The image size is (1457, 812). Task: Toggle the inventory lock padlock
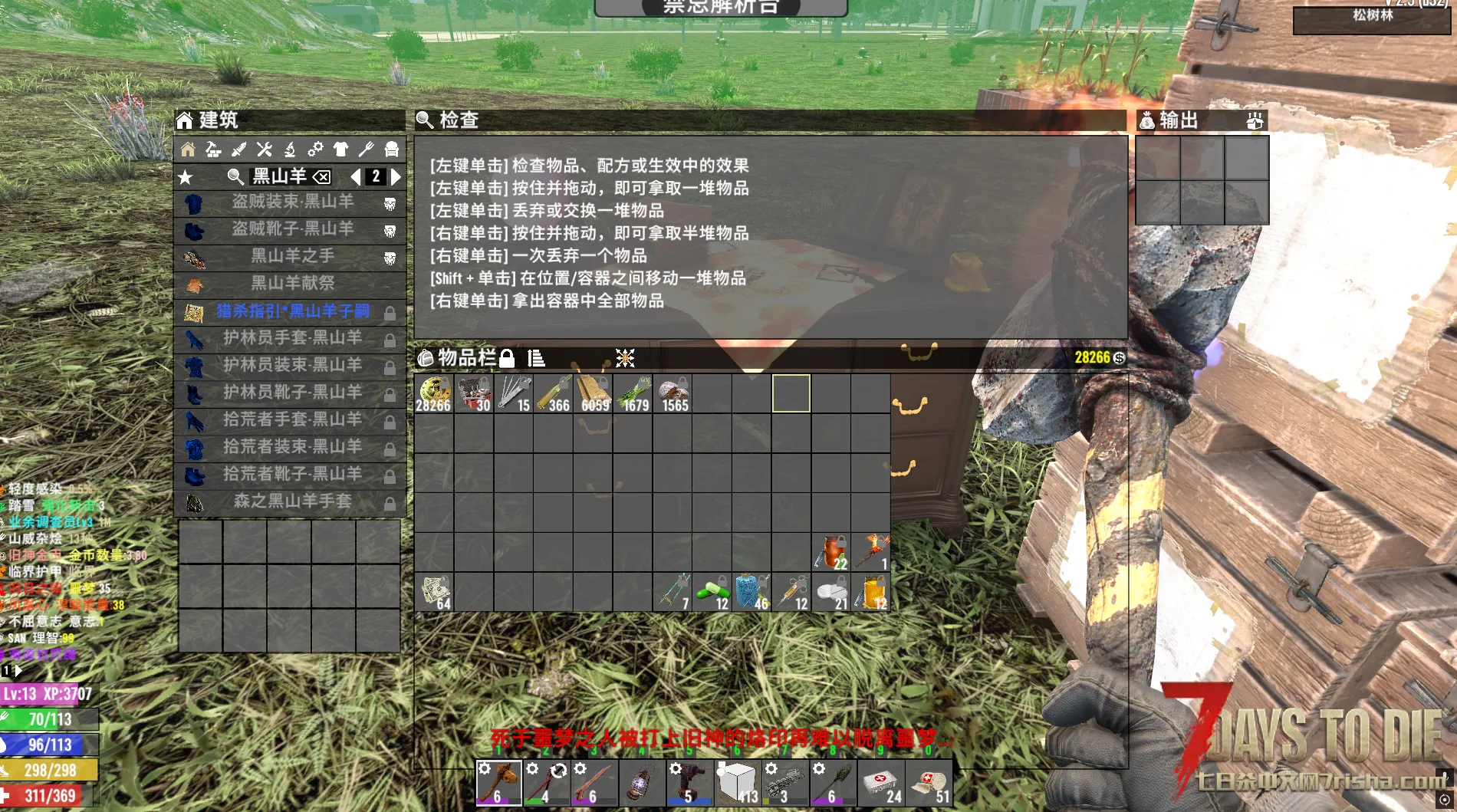[x=506, y=358]
